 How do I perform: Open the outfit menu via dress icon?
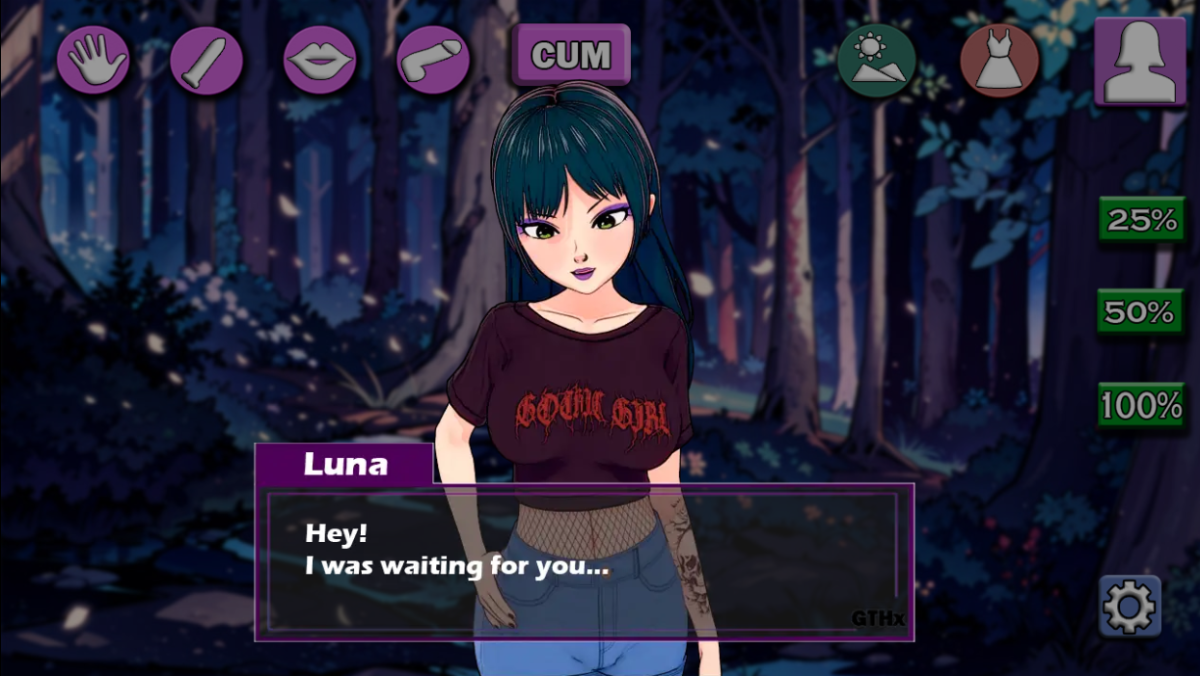[x=1000, y=60]
